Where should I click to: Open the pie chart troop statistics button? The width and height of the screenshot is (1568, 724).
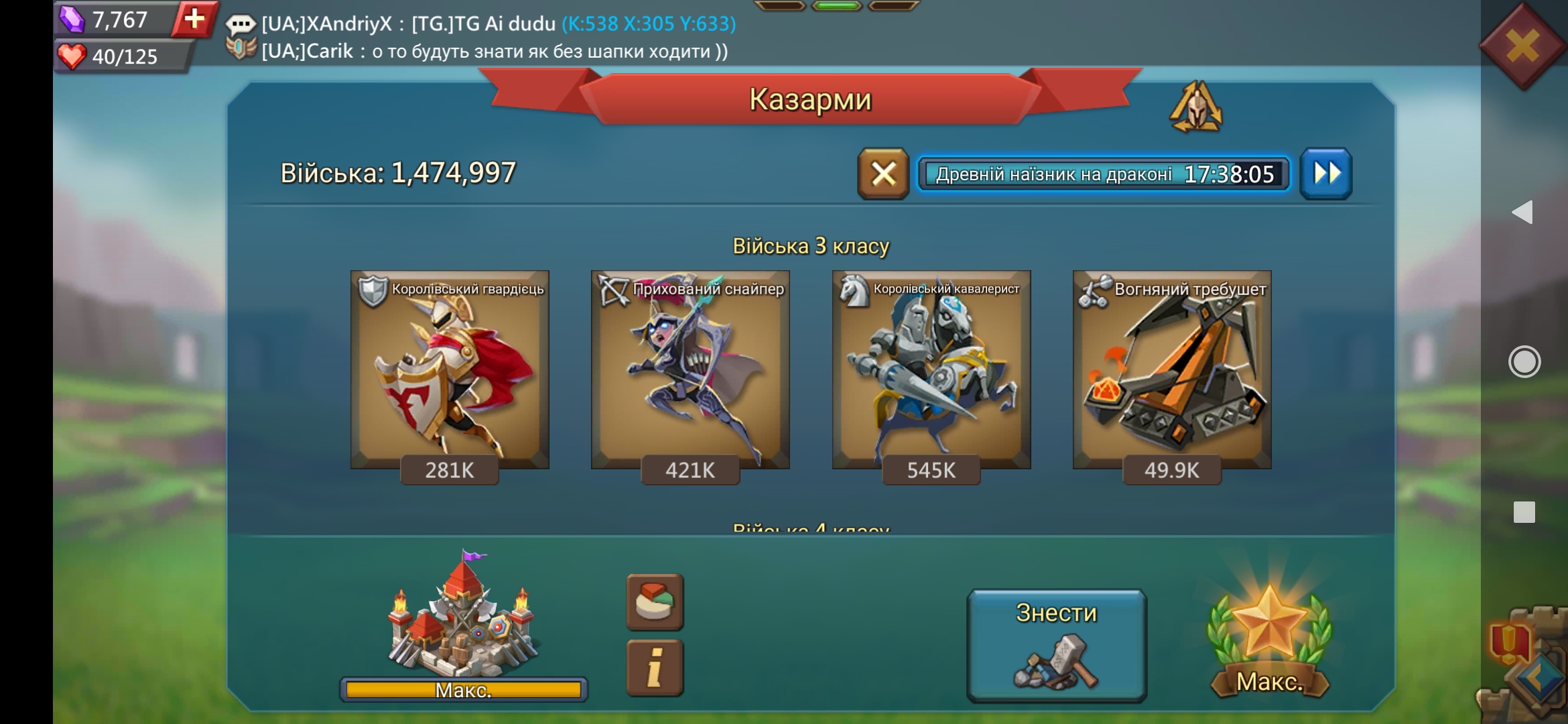pyautogui.click(x=655, y=602)
